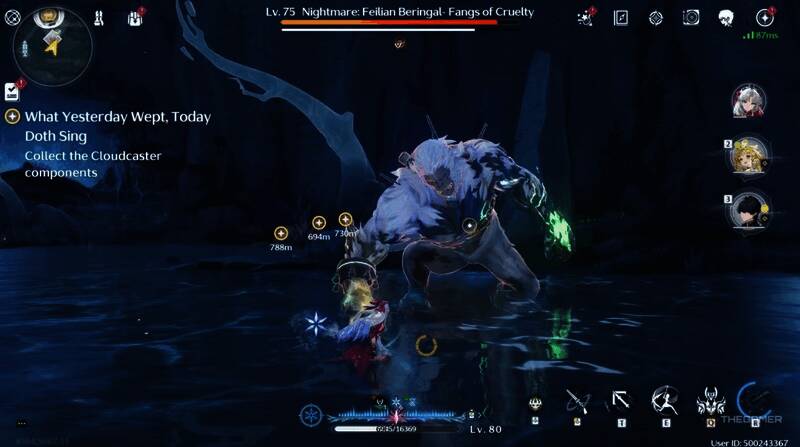Viewport: 800px width, 447px height.
Task: Open the white-haired character head icon
Action: click(727, 17)
